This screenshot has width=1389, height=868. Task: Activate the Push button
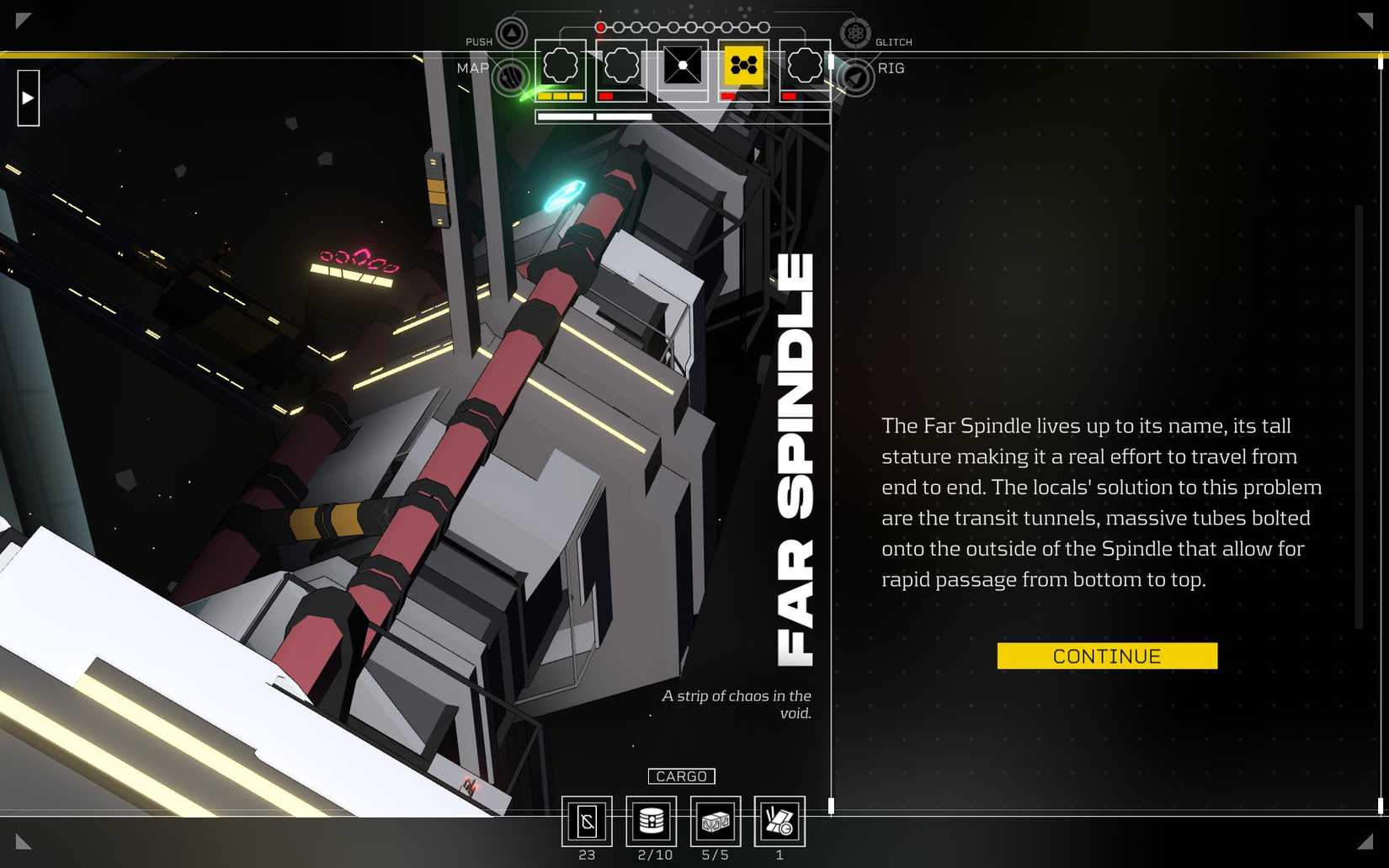click(x=511, y=34)
